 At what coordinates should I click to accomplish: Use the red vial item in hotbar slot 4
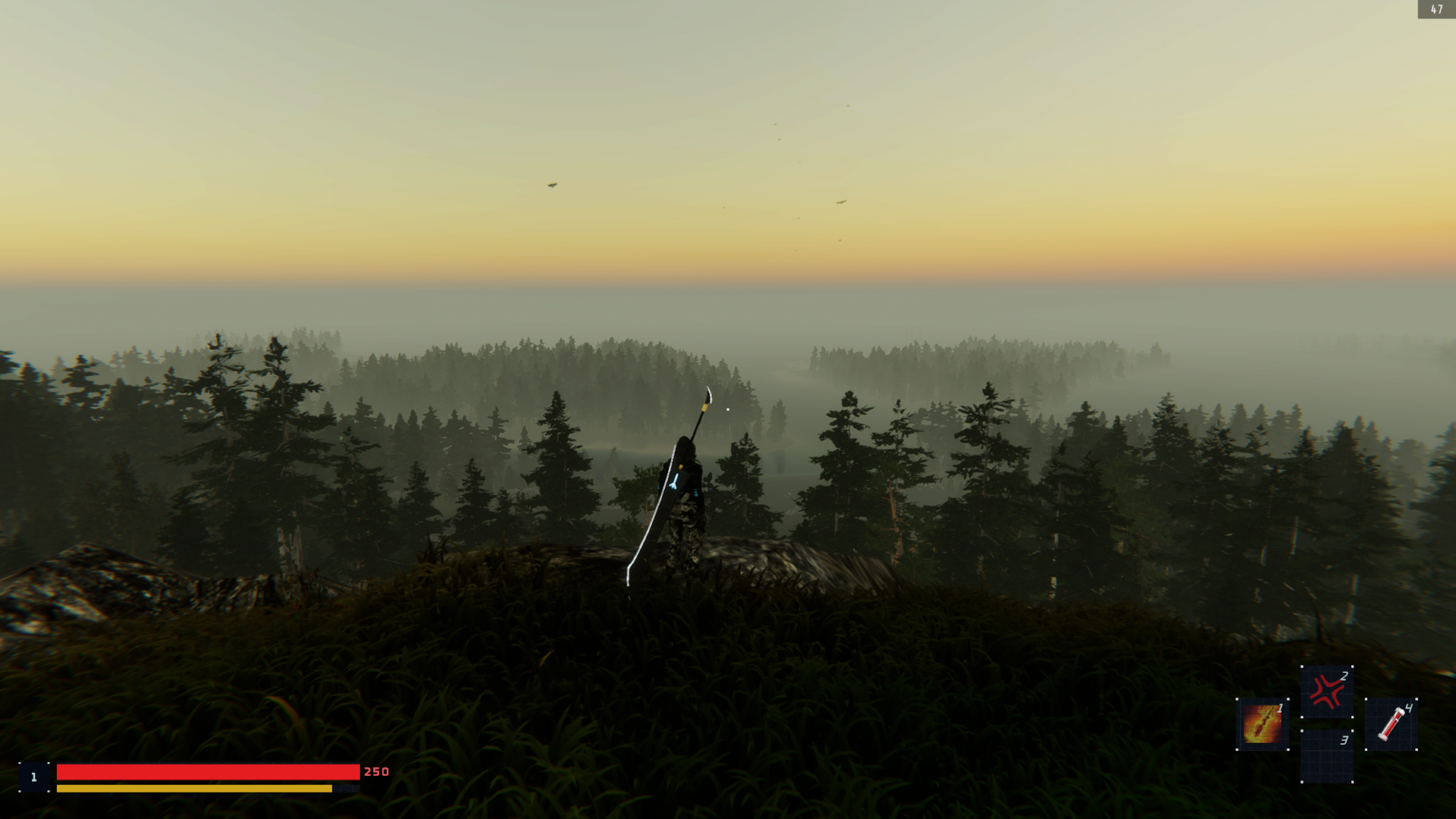[1391, 725]
